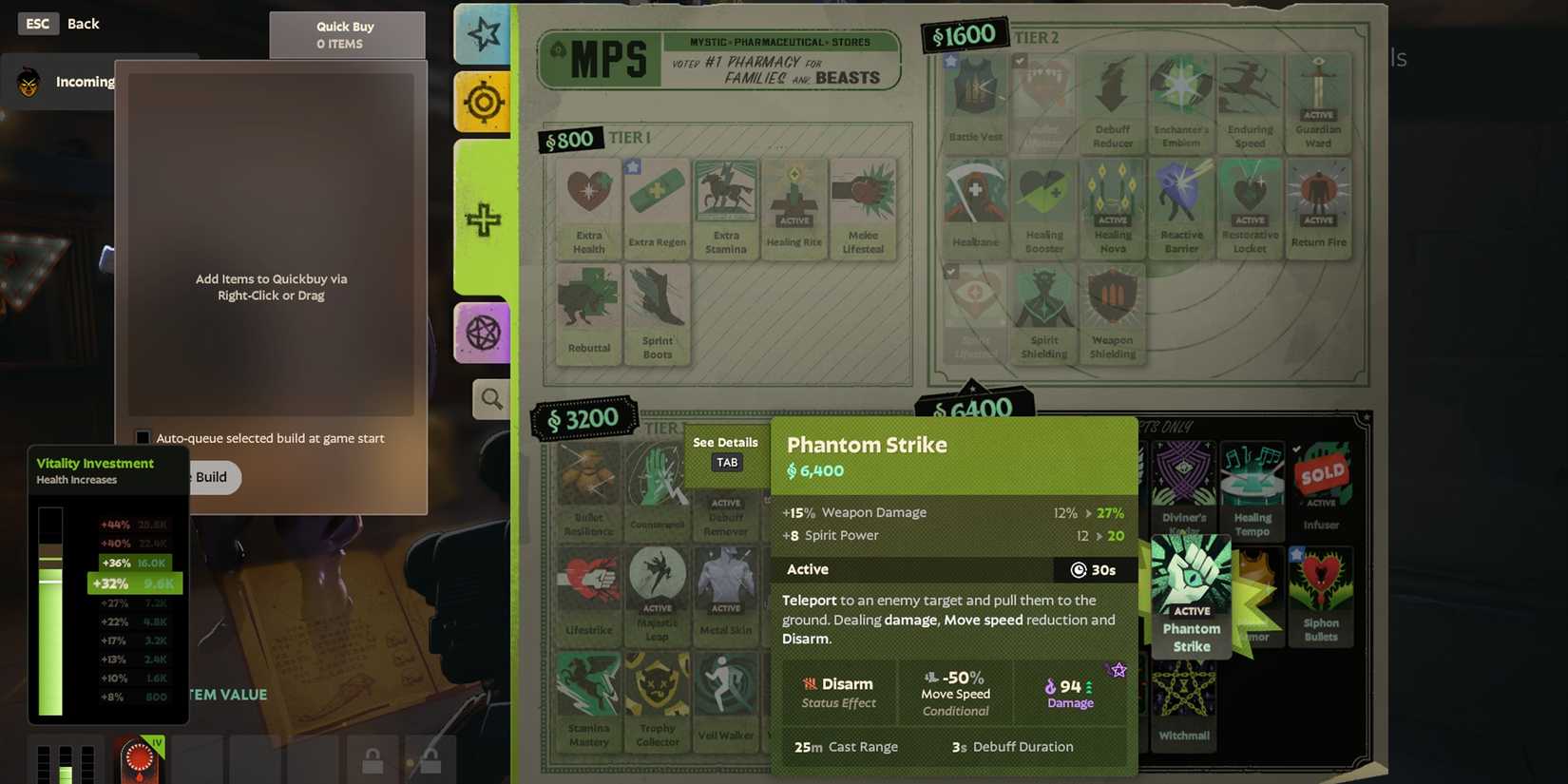The width and height of the screenshot is (1568, 784).
Task: Toggle the favorite star on Phantom Strike
Action: coord(1119,670)
